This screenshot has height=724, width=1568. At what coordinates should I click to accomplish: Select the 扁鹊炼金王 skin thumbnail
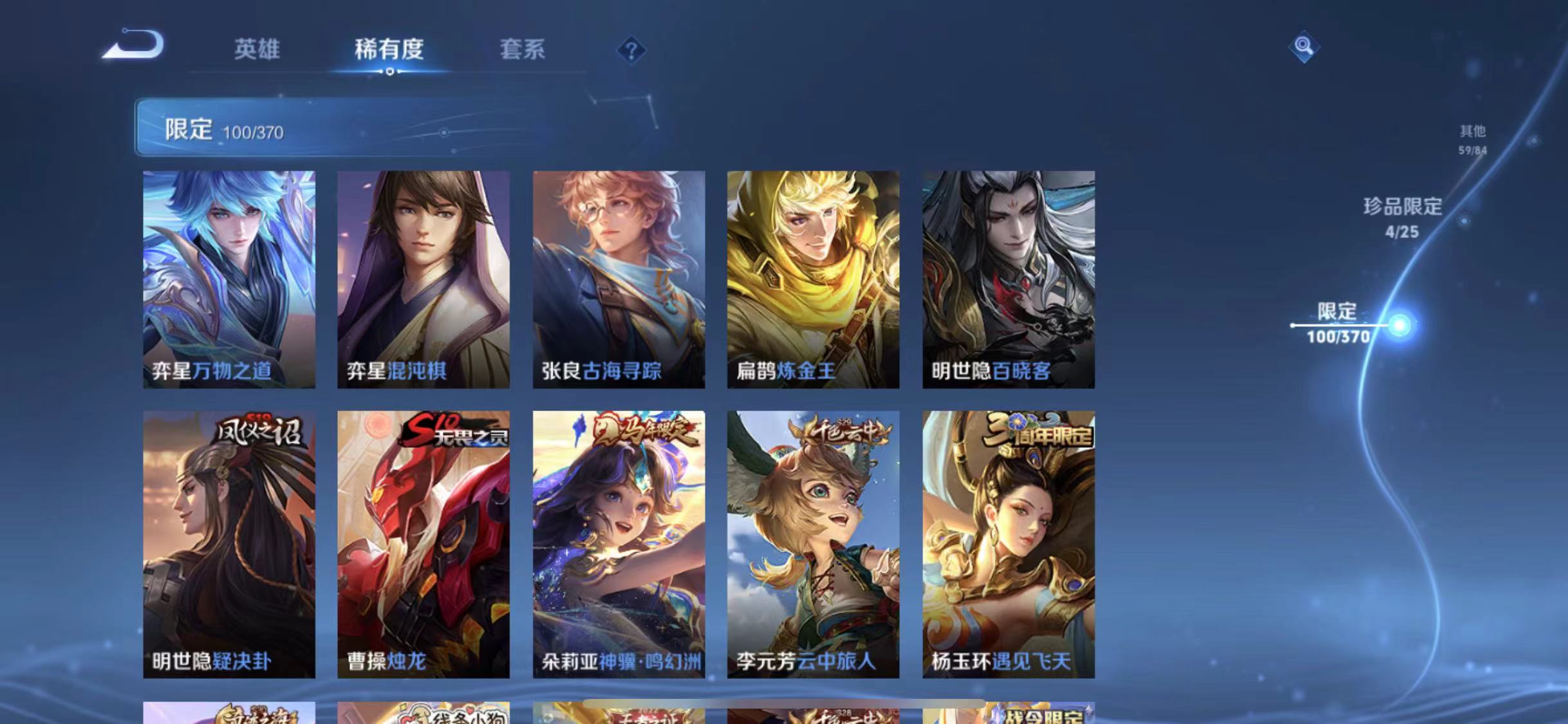point(814,277)
